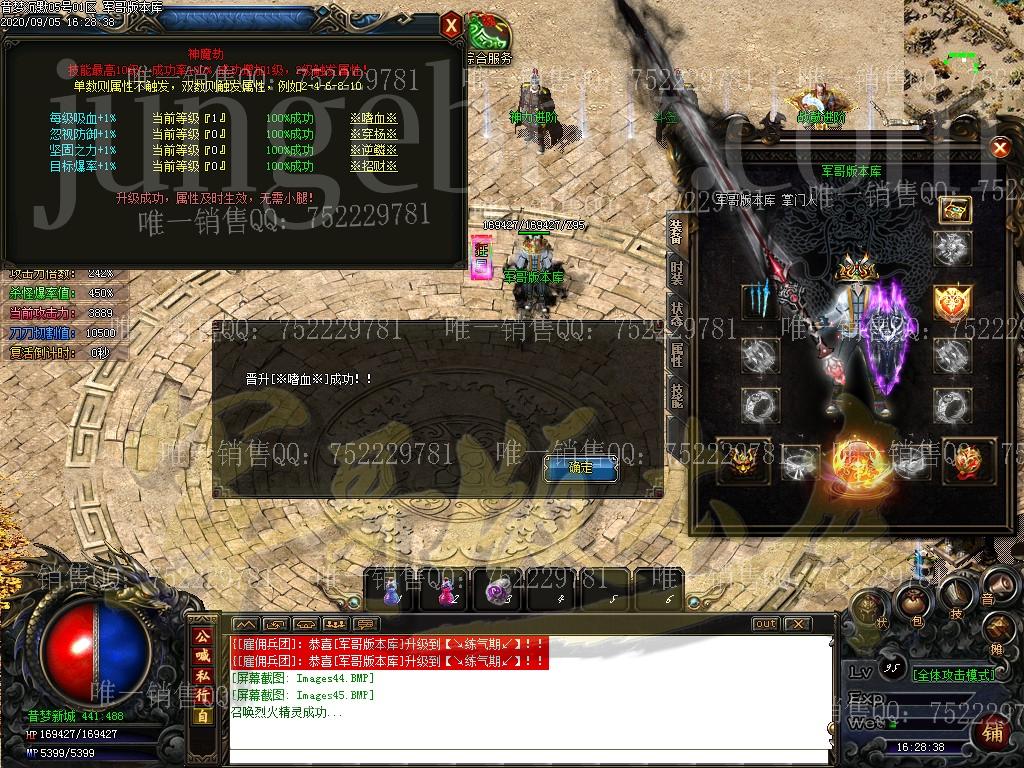Switch to the 时装 costume tab
Screen dimensions: 1024x768
677,272
